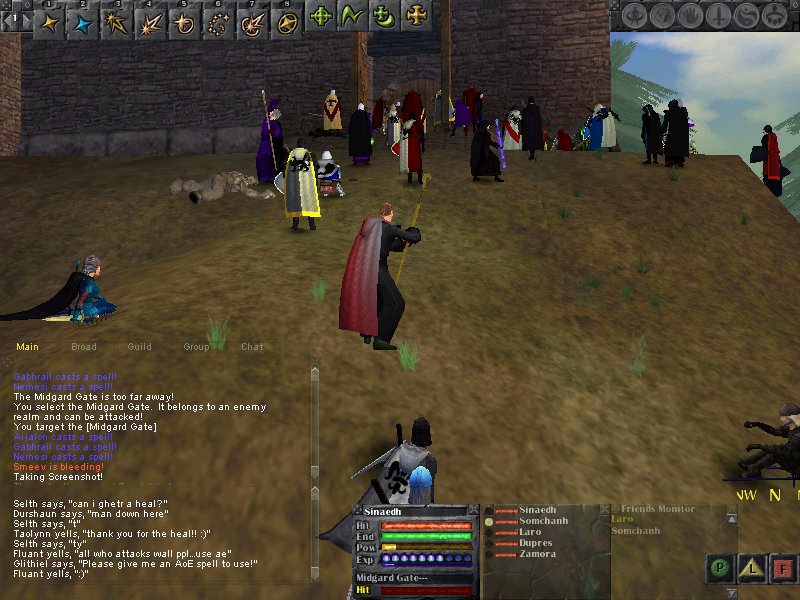Image resolution: width=800 pixels, height=600 pixels.
Task: Switch to the Main chat tab
Action: [27, 347]
